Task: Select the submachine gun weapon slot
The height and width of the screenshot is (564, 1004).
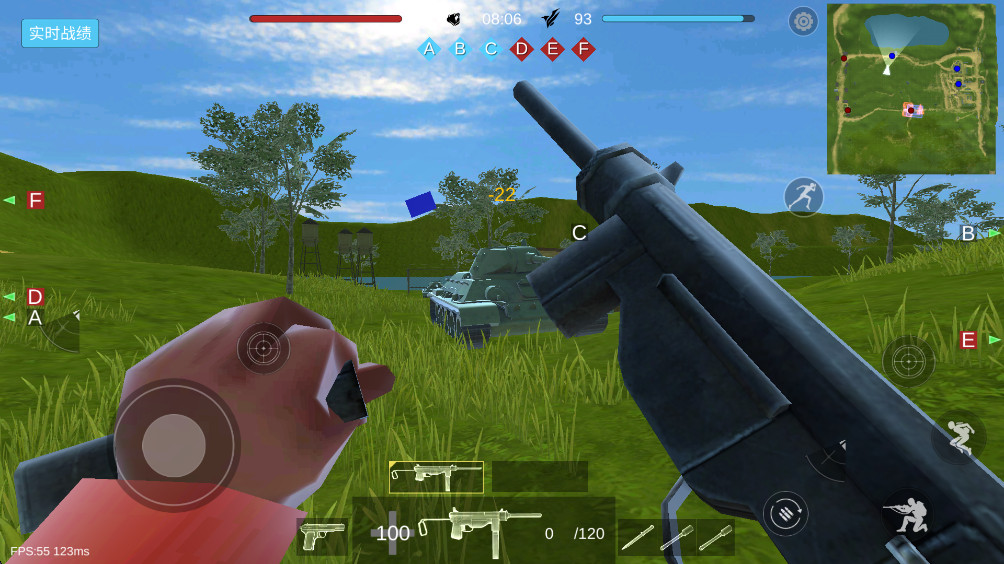Action: 436,477
